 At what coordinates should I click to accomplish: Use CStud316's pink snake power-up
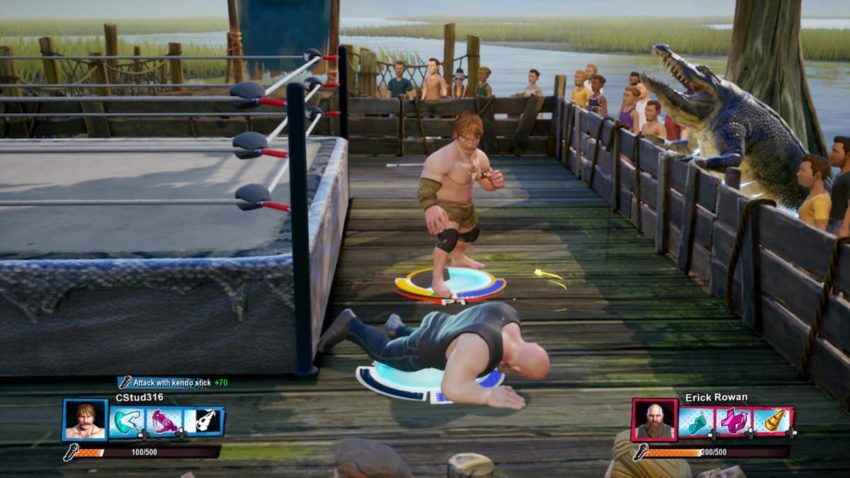[164, 421]
